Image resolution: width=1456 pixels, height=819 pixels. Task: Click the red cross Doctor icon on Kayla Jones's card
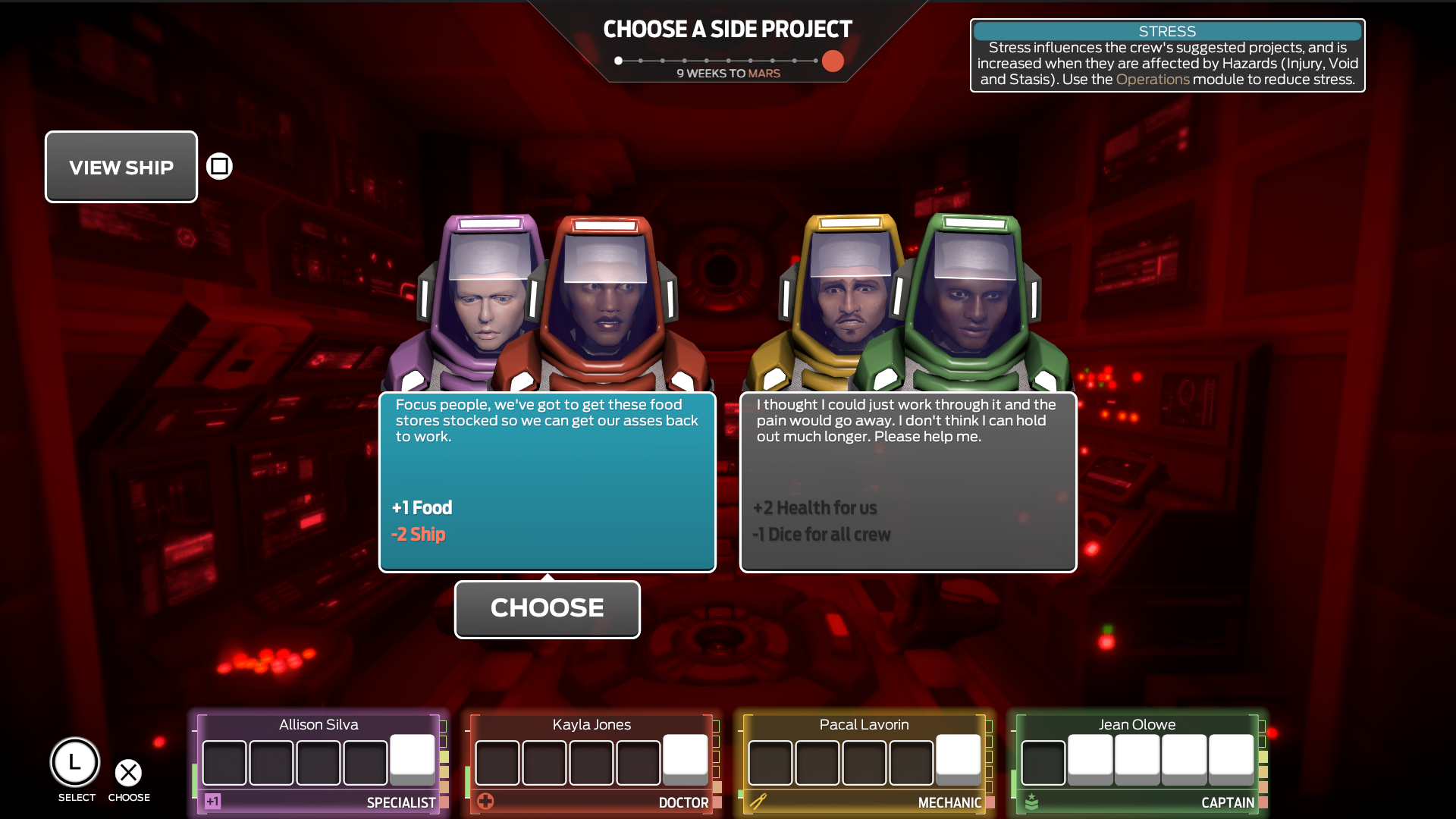point(487,800)
